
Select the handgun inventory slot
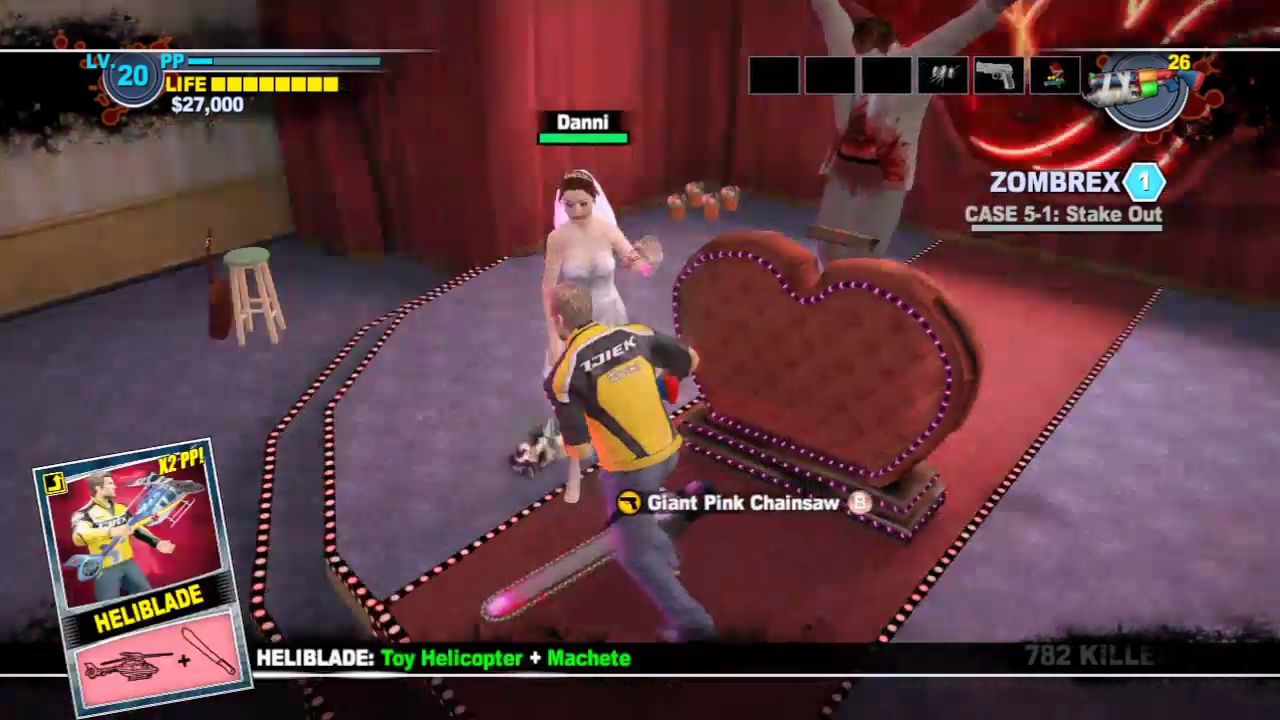pyautogui.click(x=998, y=76)
